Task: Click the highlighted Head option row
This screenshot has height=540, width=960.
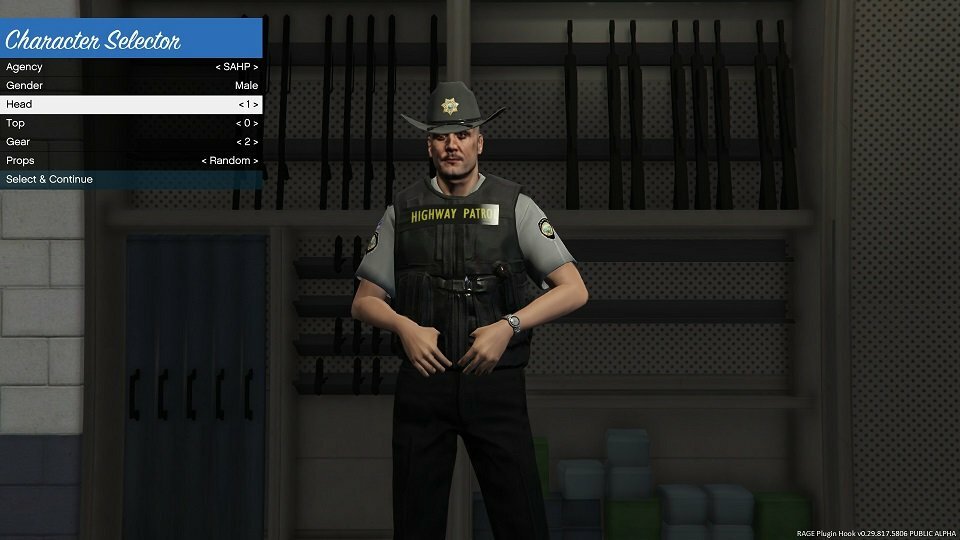Action: click(x=131, y=104)
